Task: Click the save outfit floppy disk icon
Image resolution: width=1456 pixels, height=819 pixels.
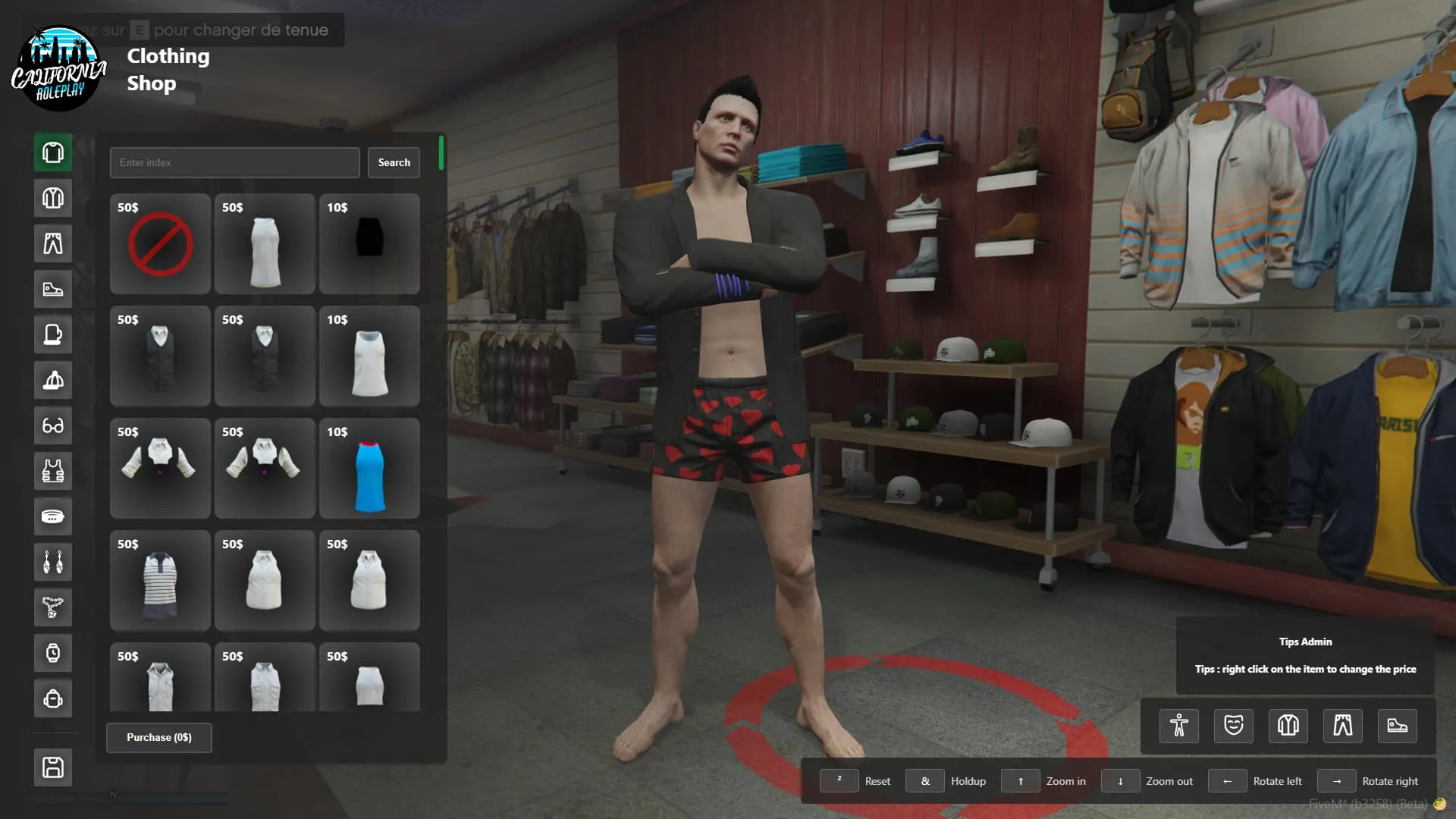Action: 52,767
